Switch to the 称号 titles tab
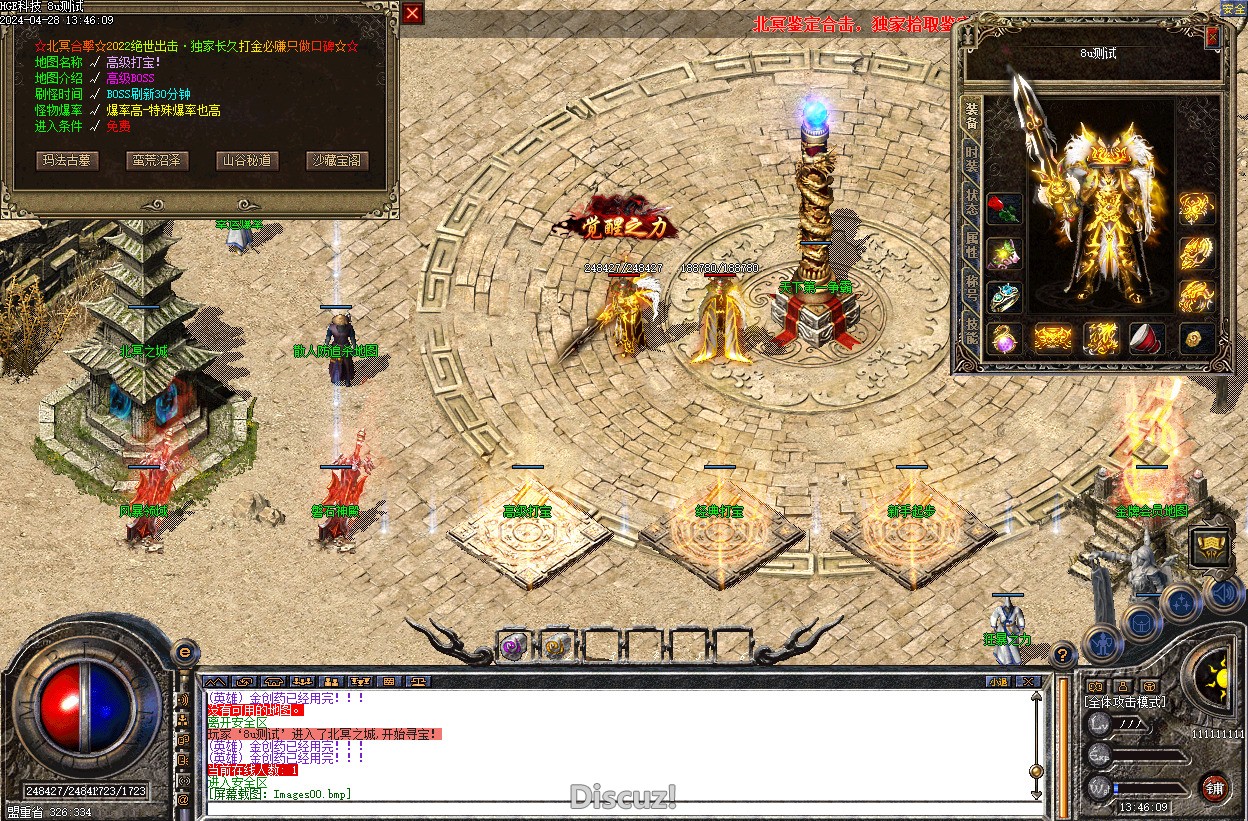 971,286
